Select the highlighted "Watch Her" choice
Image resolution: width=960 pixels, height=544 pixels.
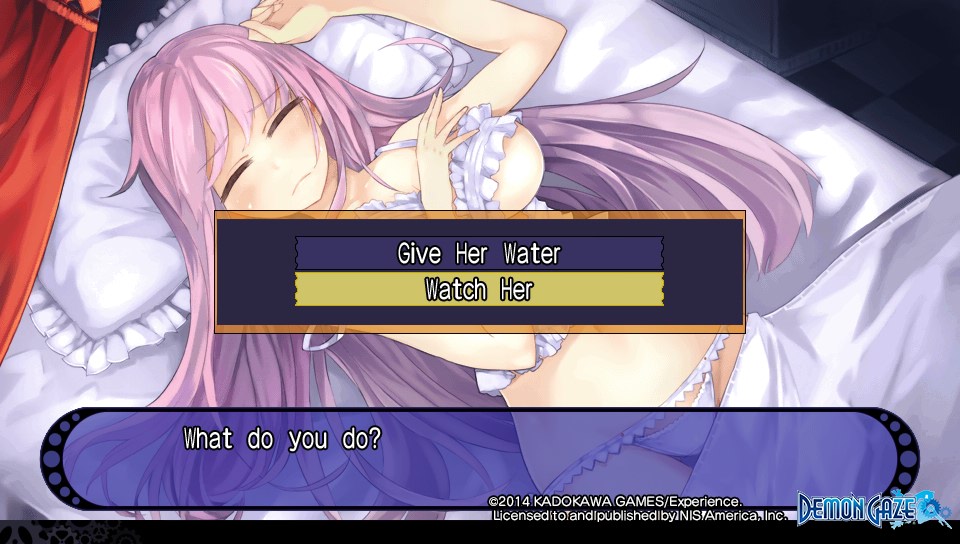click(x=479, y=290)
